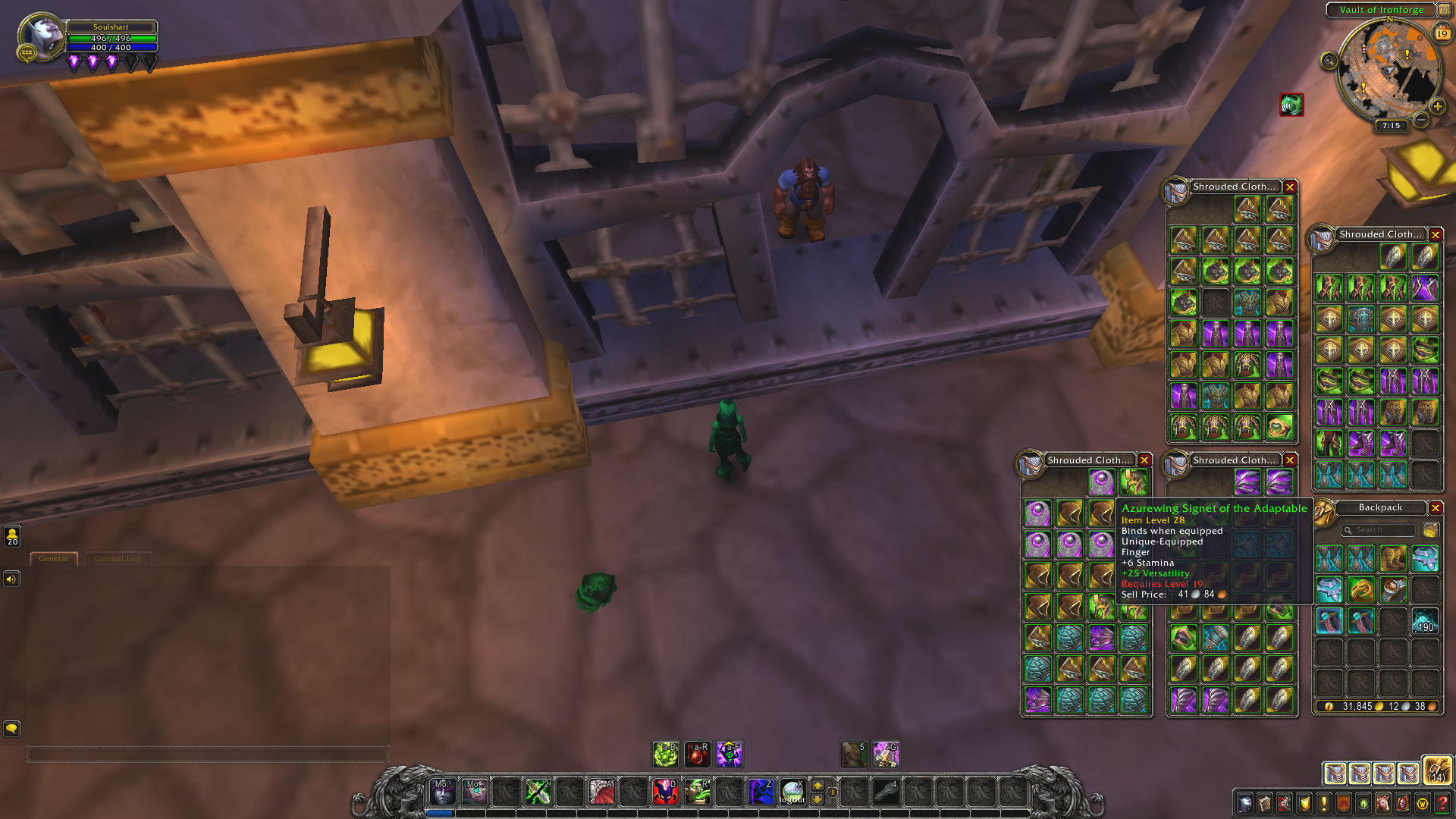The image size is (1456, 819).
Task: Open the chat speech bubble menu
Action: pyautogui.click(x=11, y=729)
